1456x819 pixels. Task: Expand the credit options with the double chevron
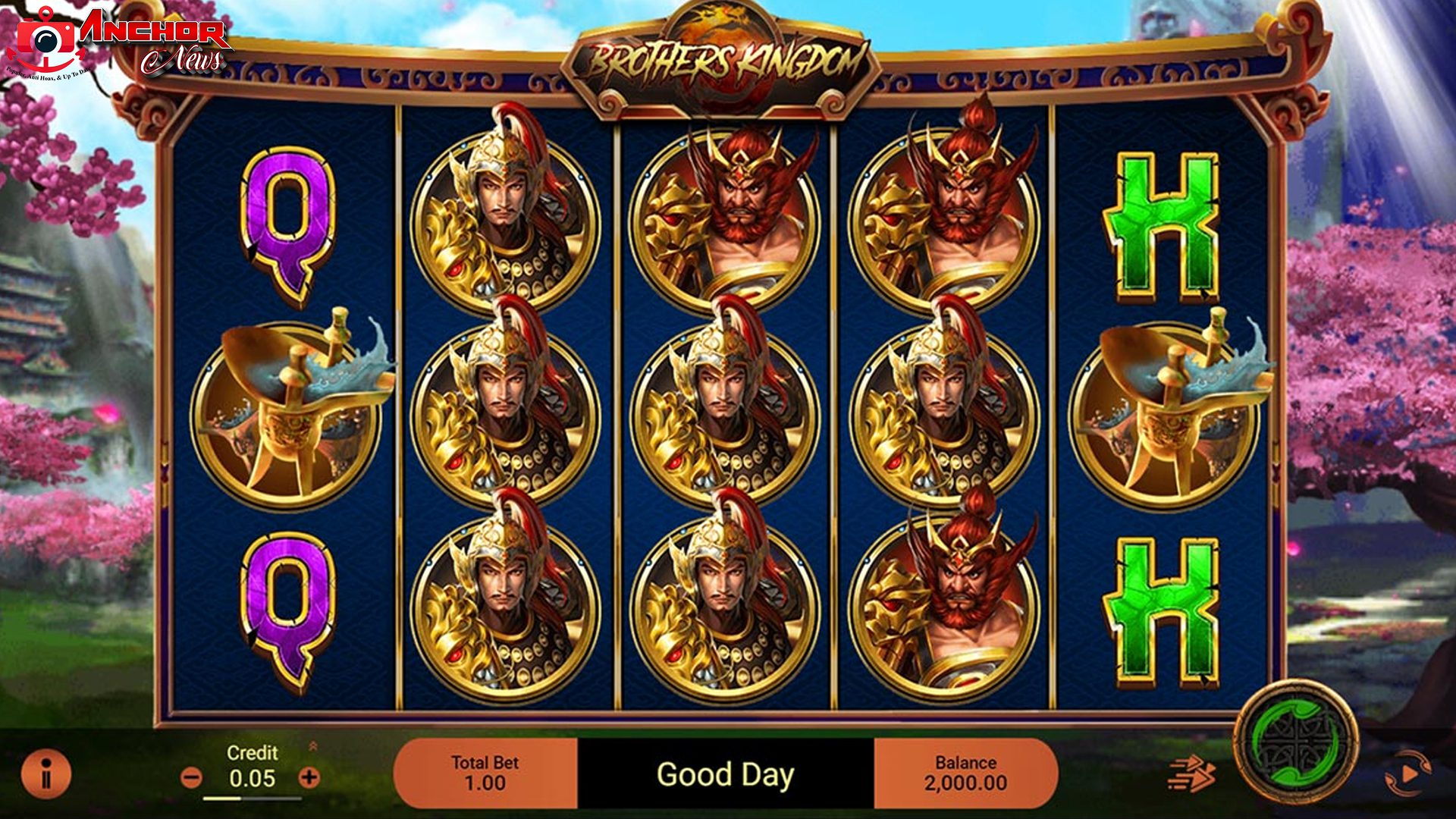314,746
